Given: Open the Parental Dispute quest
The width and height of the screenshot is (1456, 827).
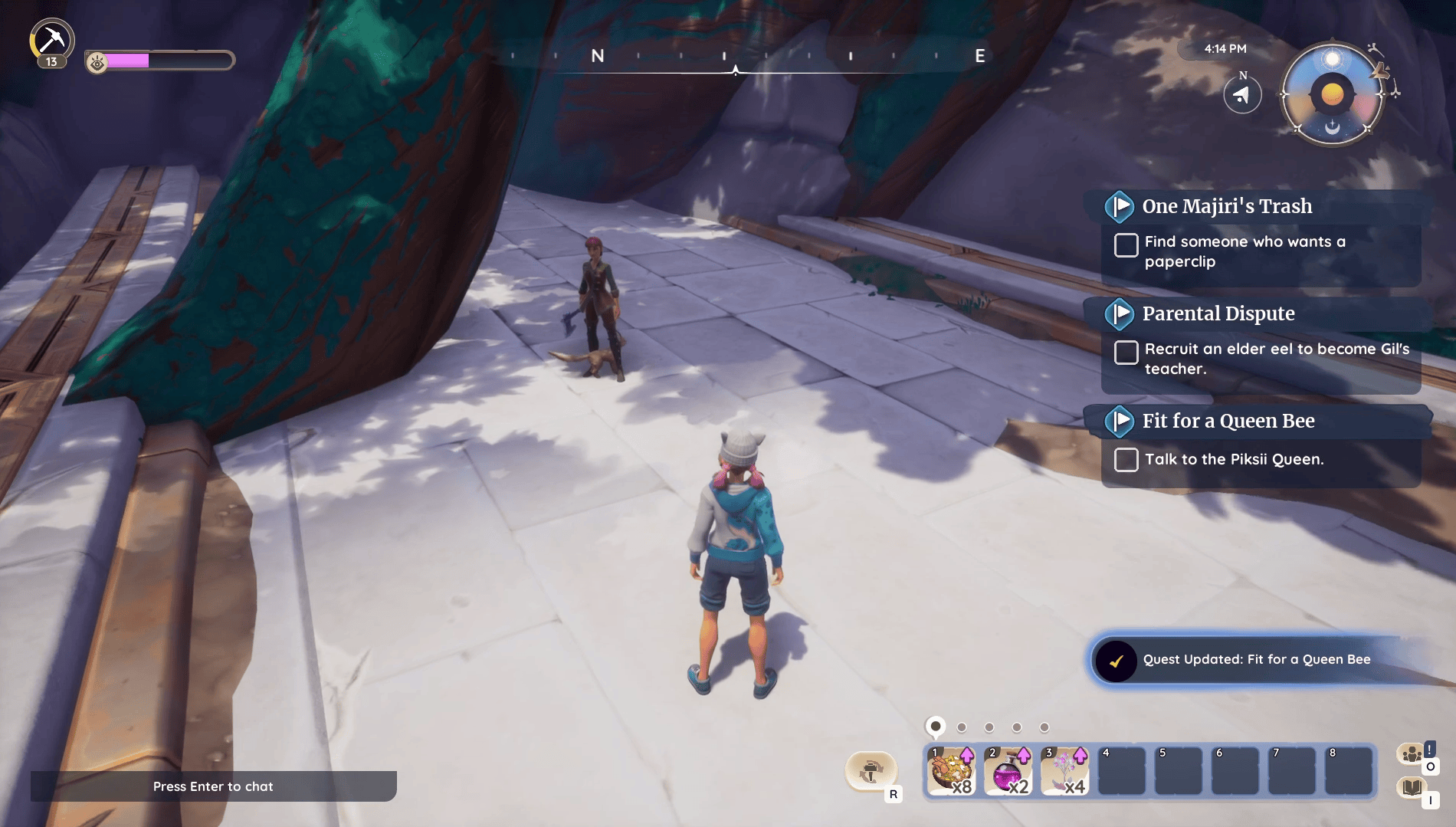Looking at the screenshot, I should (x=1218, y=313).
